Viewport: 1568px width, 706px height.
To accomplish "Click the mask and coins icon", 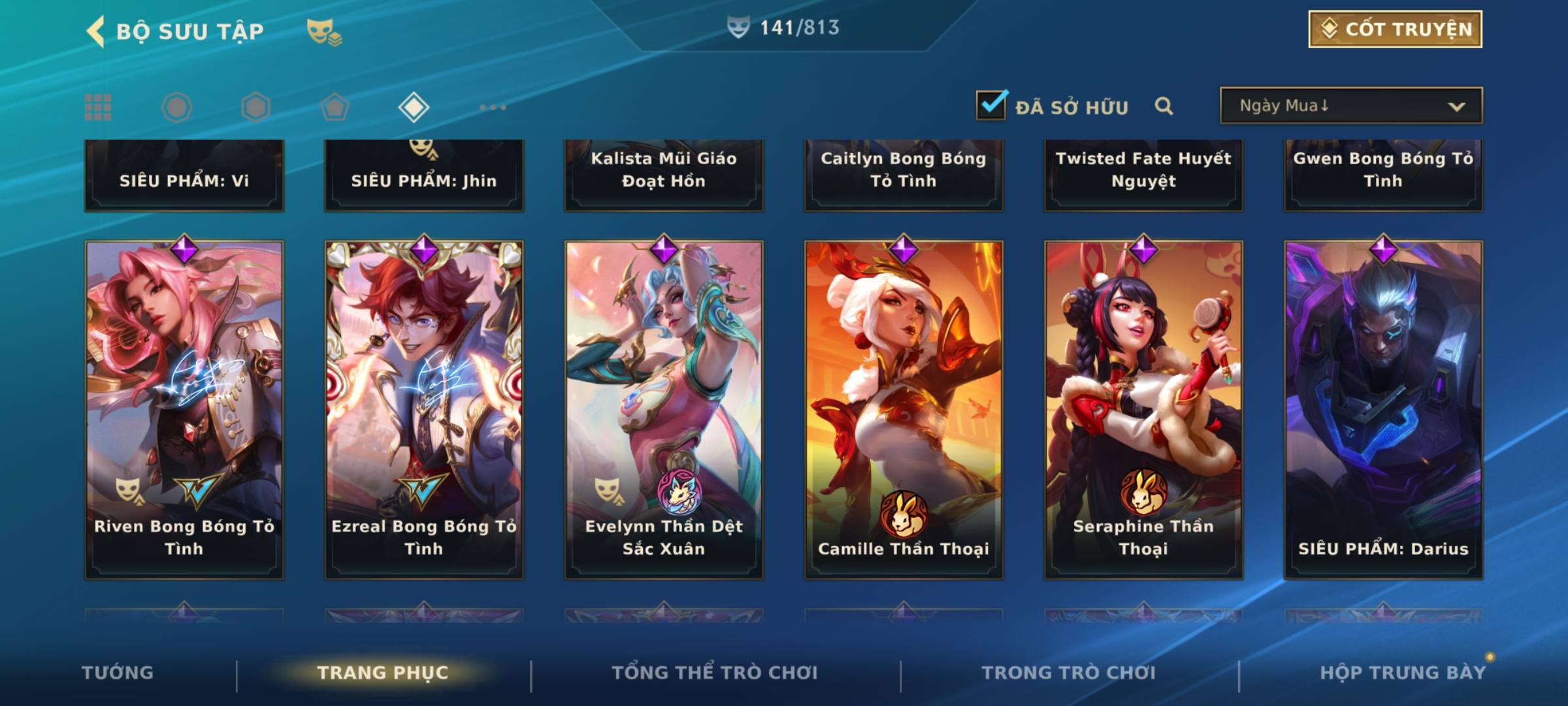I will [x=324, y=32].
